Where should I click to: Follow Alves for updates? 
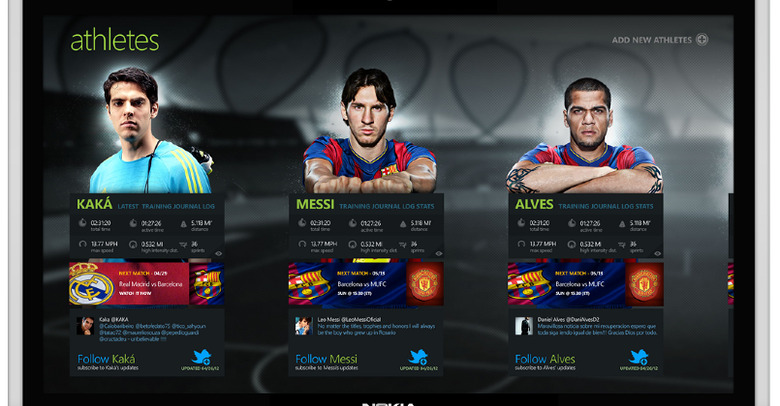(x=545, y=359)
